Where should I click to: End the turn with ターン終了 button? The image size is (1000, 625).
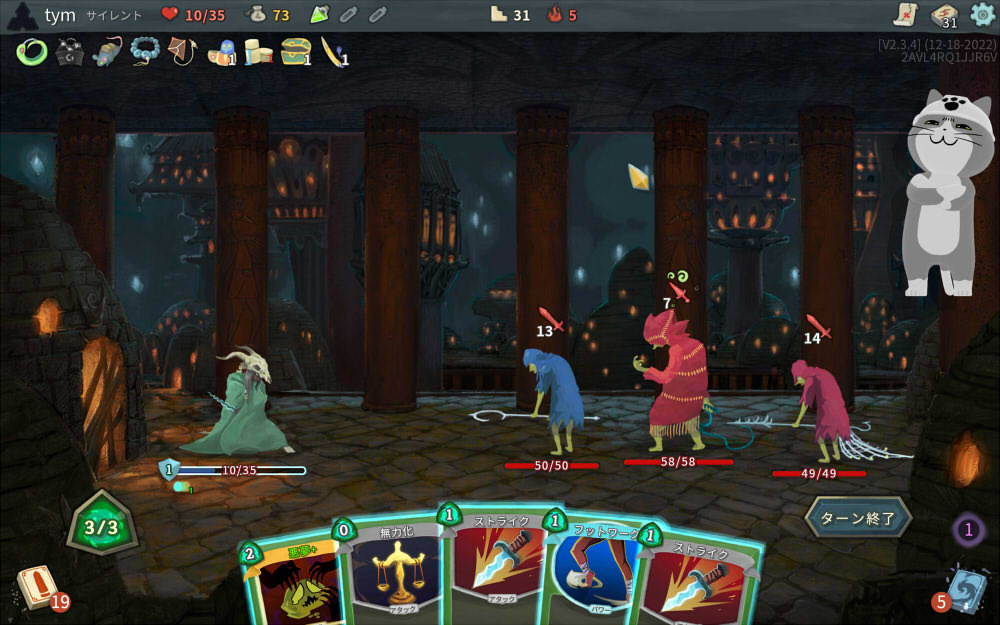point(859,518)
